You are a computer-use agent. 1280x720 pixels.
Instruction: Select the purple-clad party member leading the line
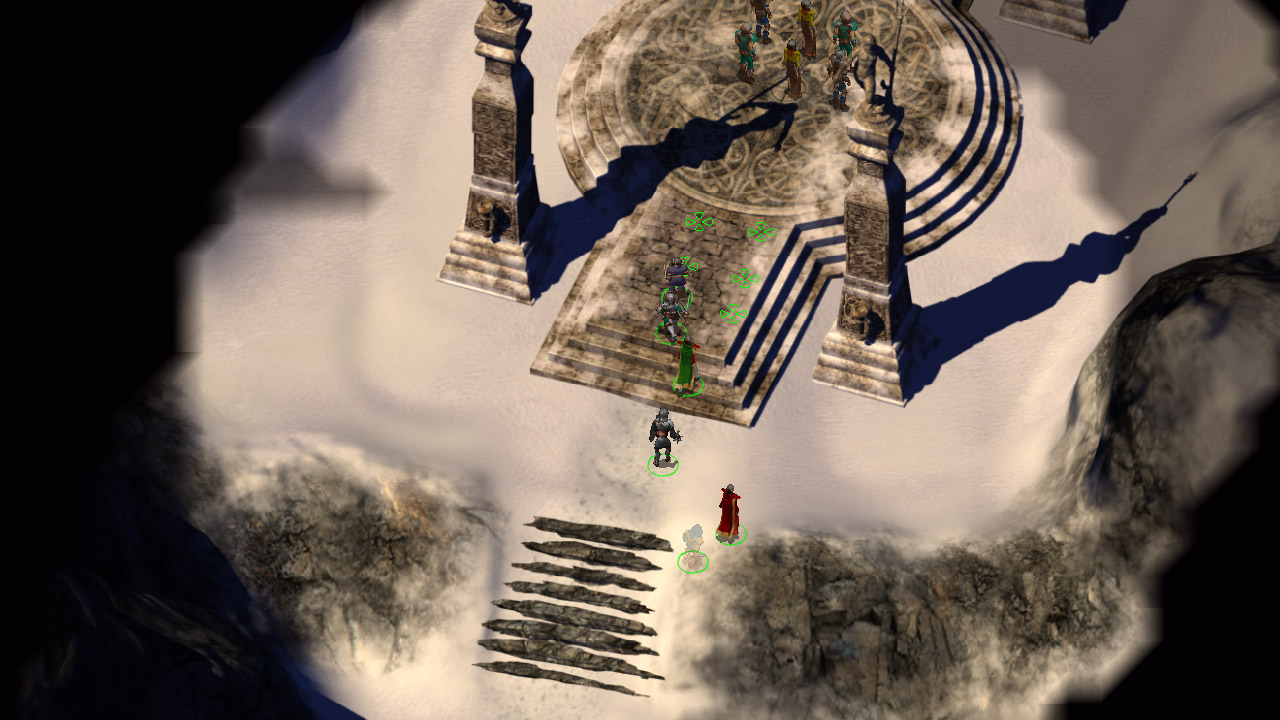tap(677, 275)
